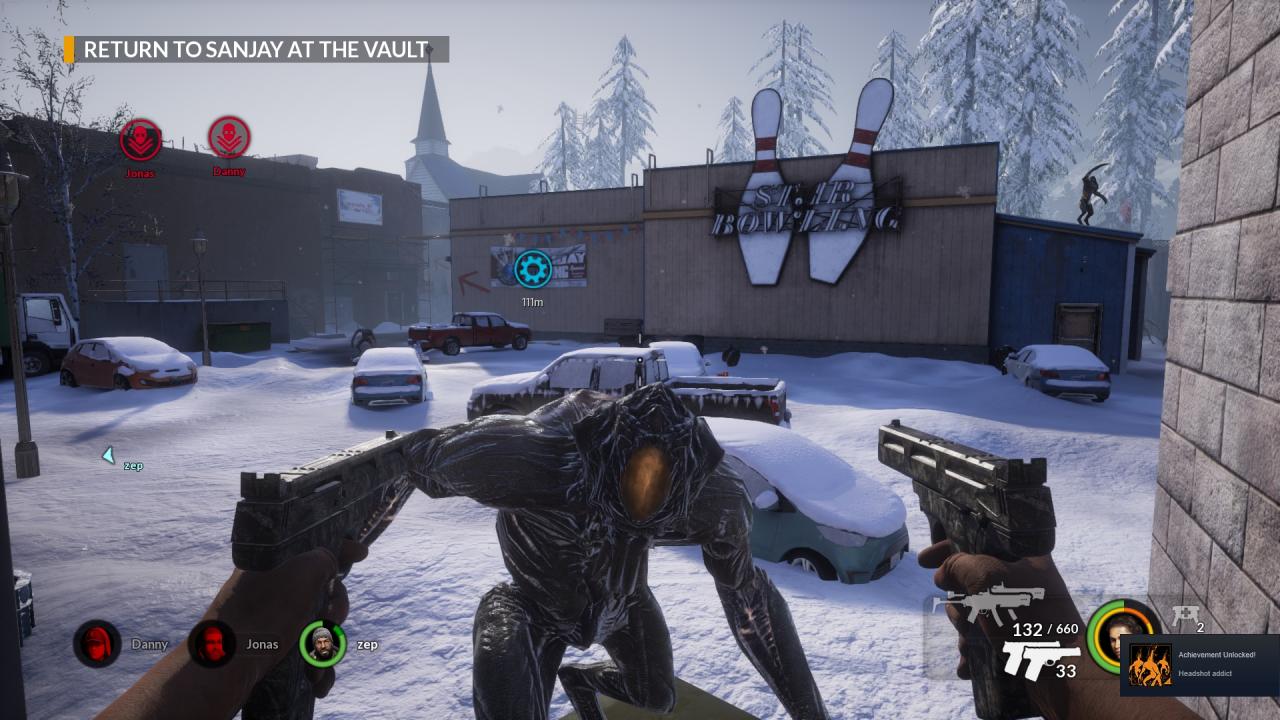Switch to the grey rifle weapon icon
1280x720 pixels.
point(988,602)
